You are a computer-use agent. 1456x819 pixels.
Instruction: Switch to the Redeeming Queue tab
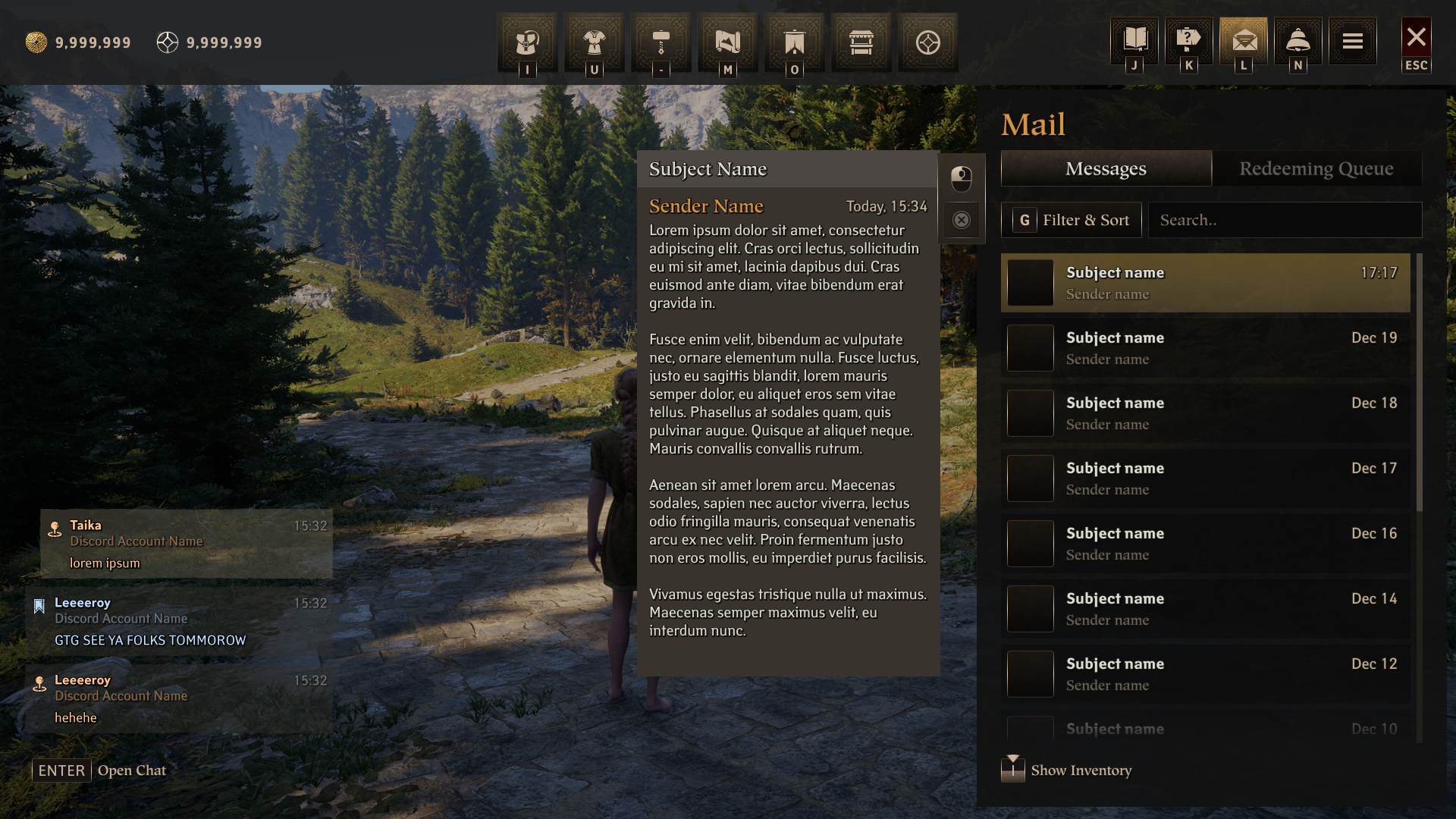click(x=1316, y=168)
